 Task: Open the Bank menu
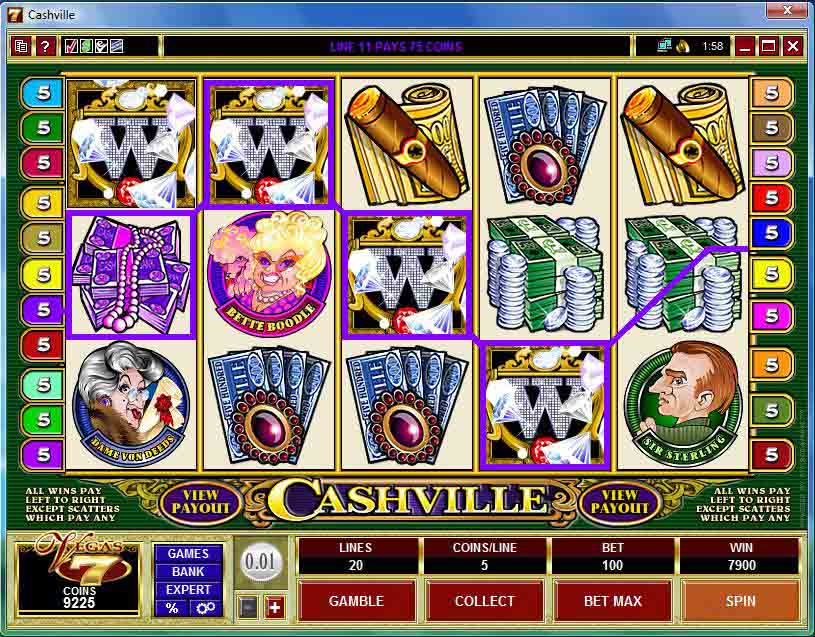coord(188,572)
